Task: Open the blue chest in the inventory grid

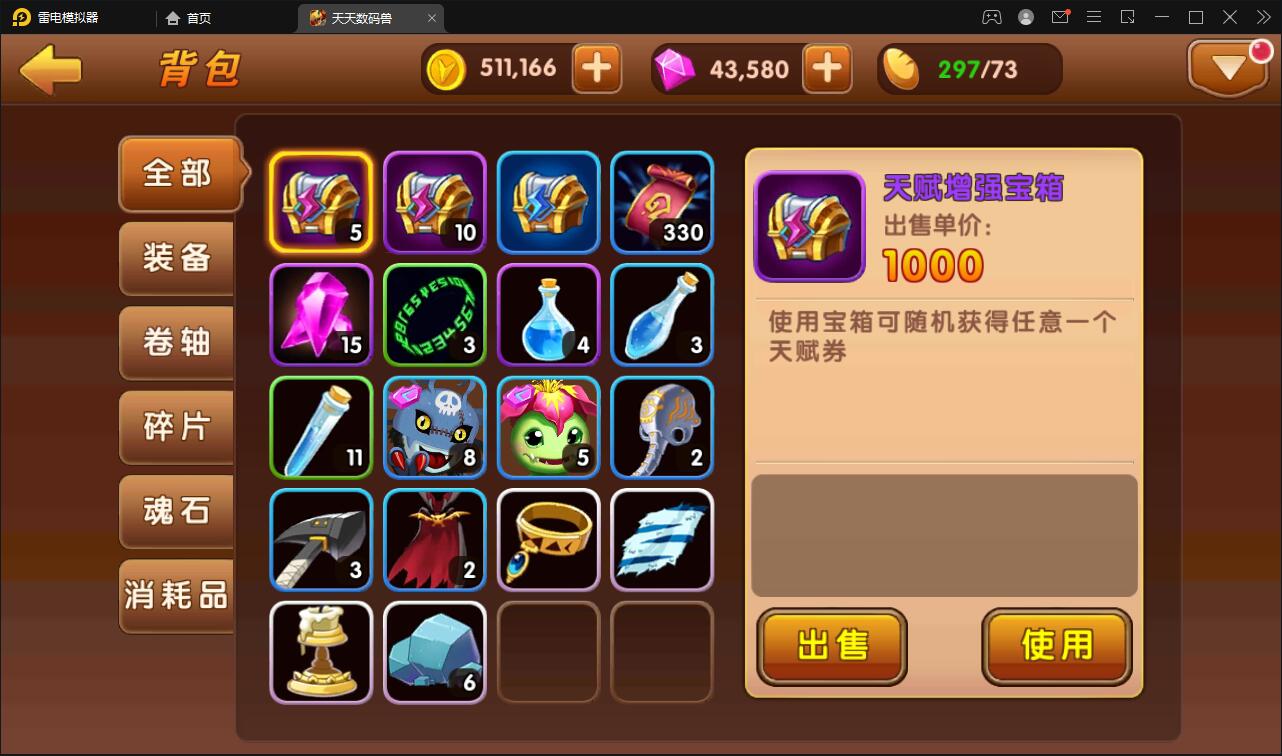Action: coord(548,201)
